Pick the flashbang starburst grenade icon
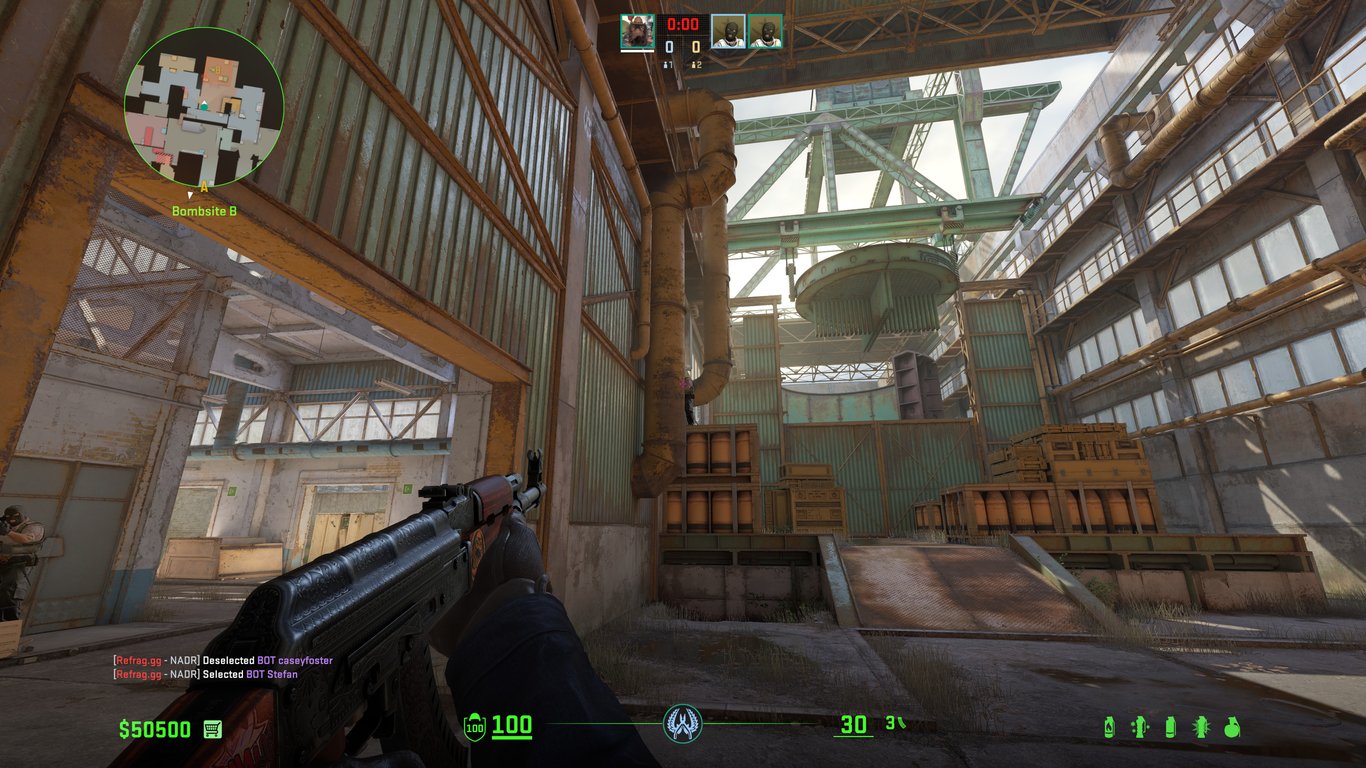Screen dimensions: 1366x768 click(x=1201, y=727)
